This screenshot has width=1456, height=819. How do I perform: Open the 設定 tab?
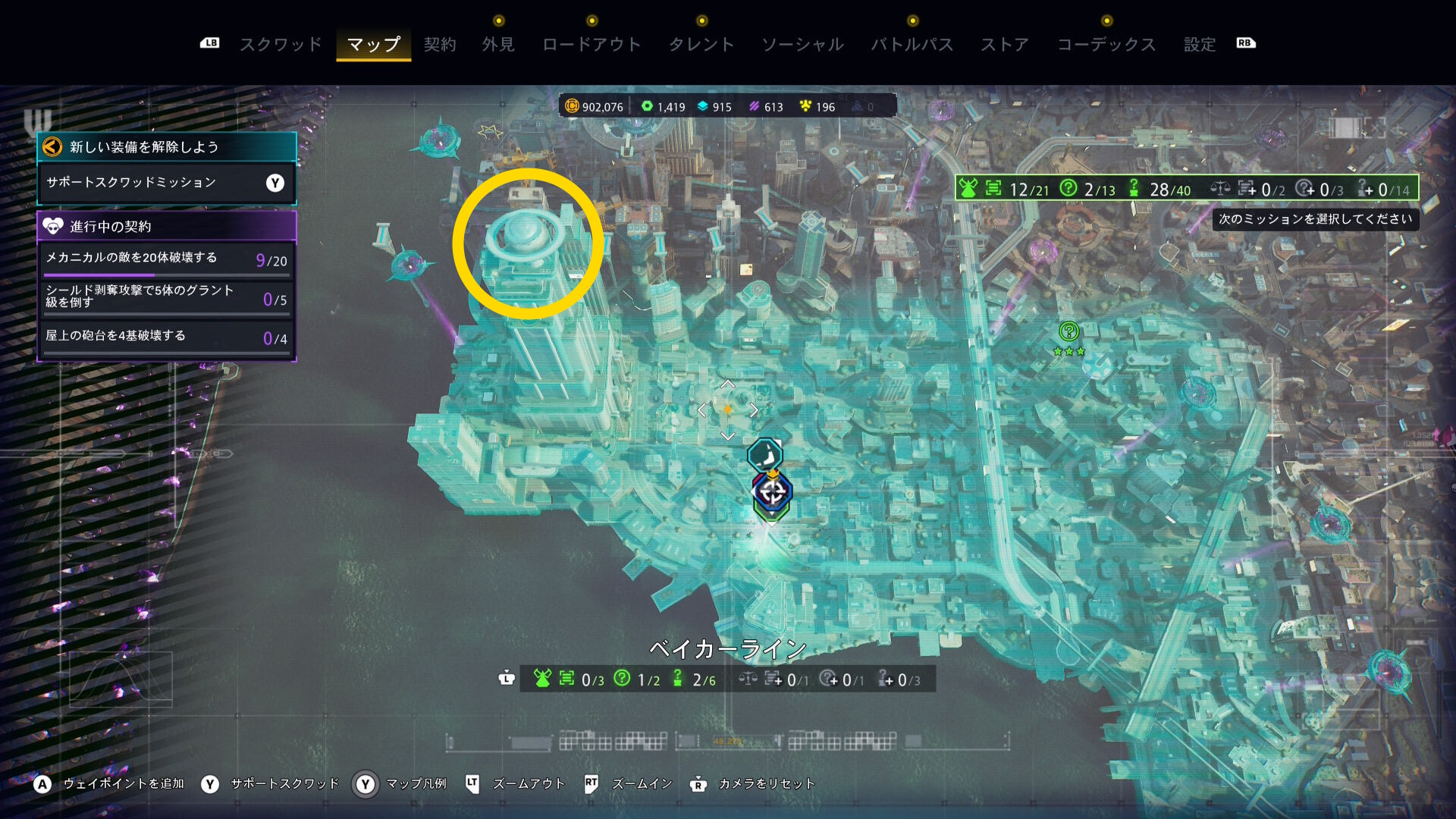point(1200,45)
